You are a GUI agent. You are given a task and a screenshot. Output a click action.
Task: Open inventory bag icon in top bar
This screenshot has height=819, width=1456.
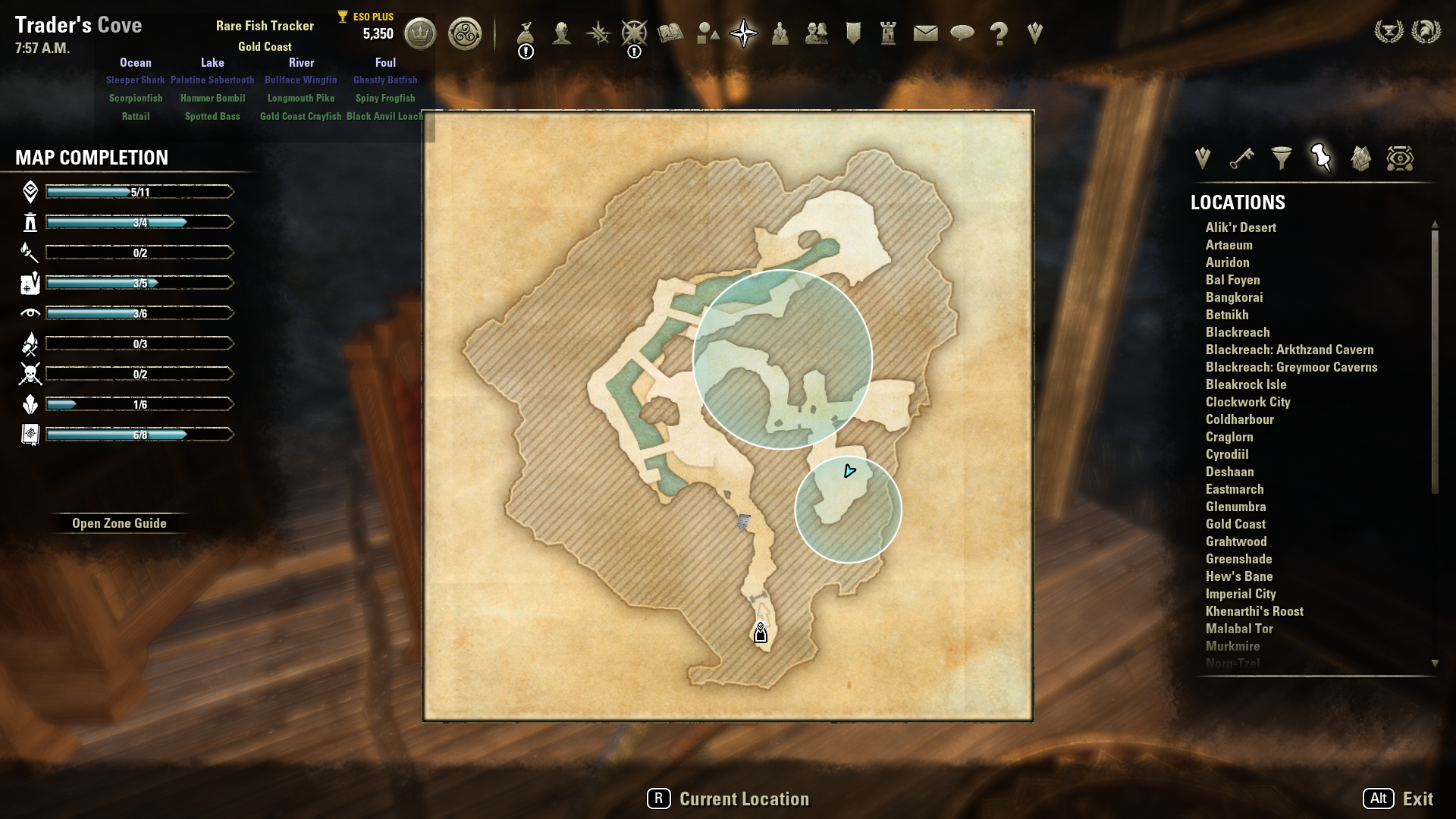(x=526, y=33)
